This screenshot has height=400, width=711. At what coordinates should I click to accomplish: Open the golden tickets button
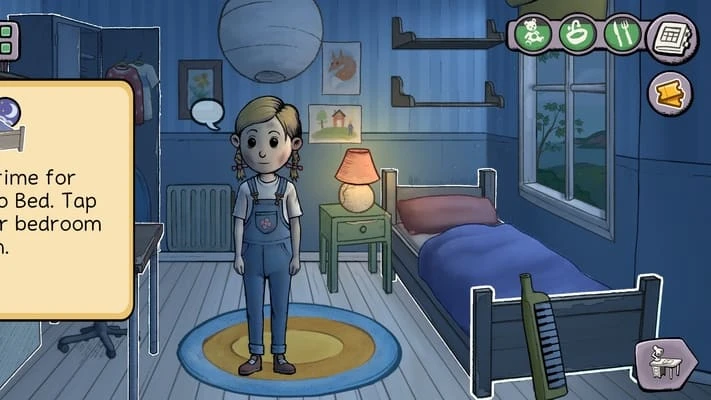click(x=670, y=93)
